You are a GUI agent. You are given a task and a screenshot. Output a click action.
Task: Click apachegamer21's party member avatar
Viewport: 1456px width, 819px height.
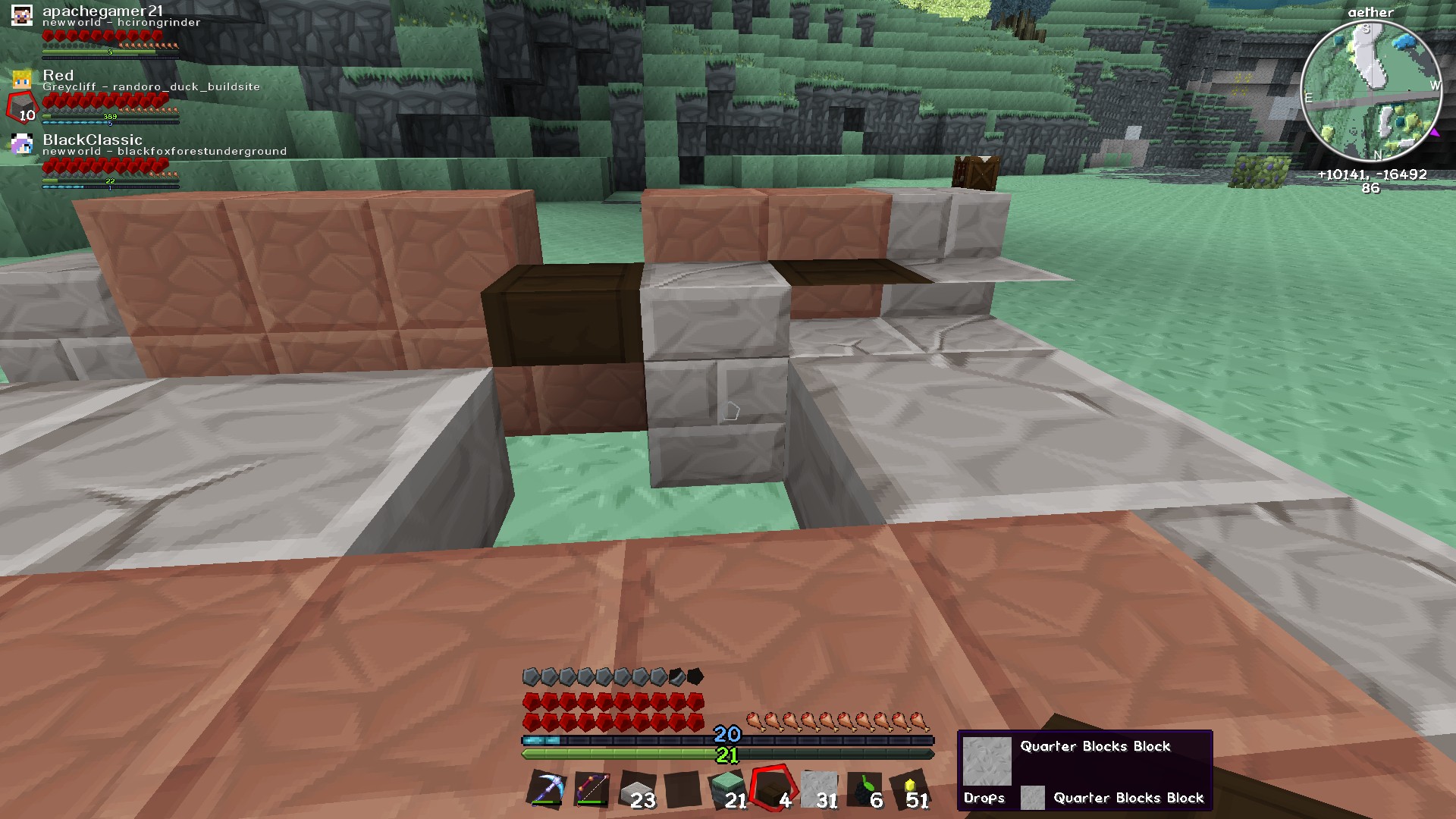22,15
